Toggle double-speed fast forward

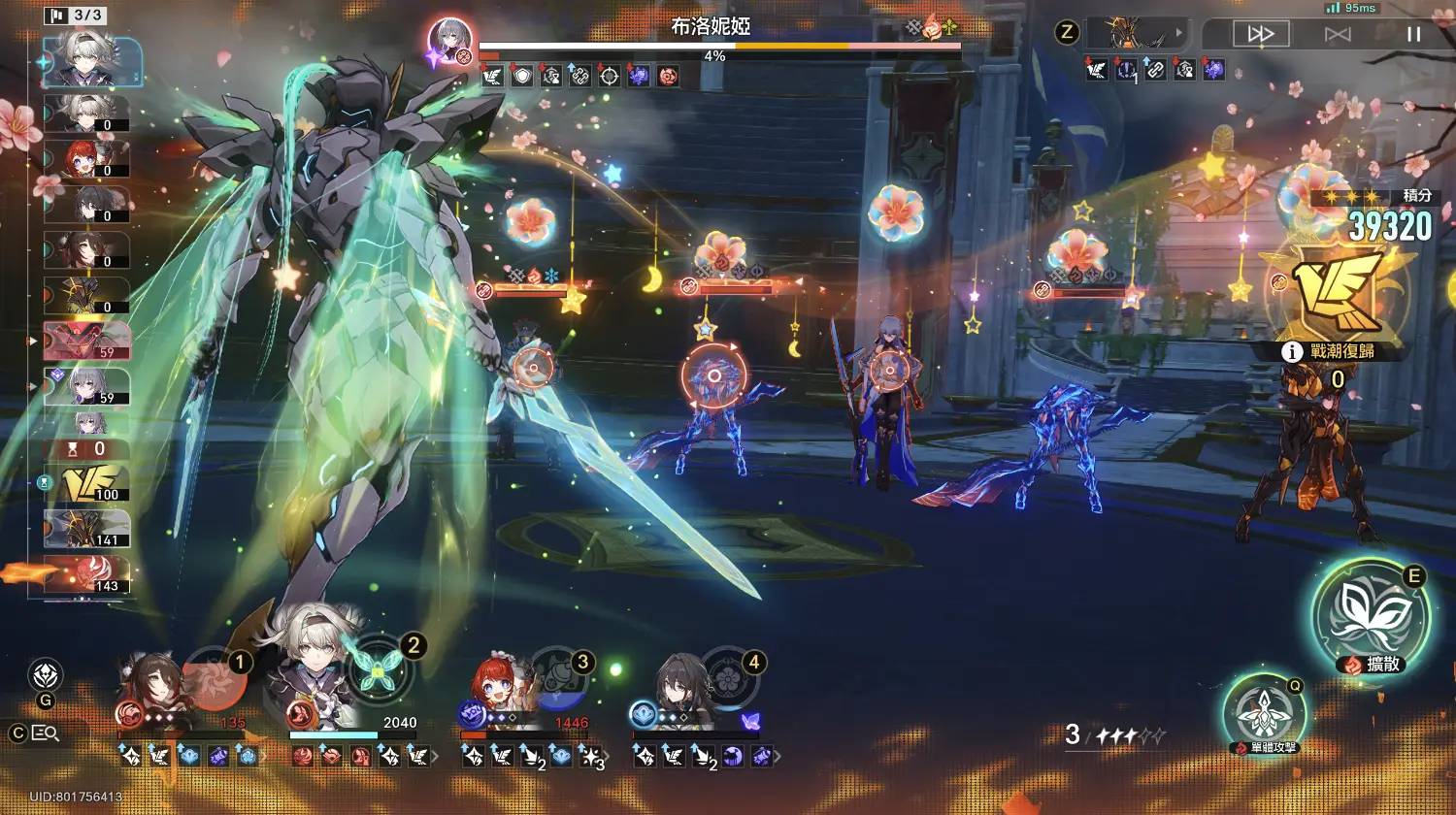click(x=1261, y=34)
